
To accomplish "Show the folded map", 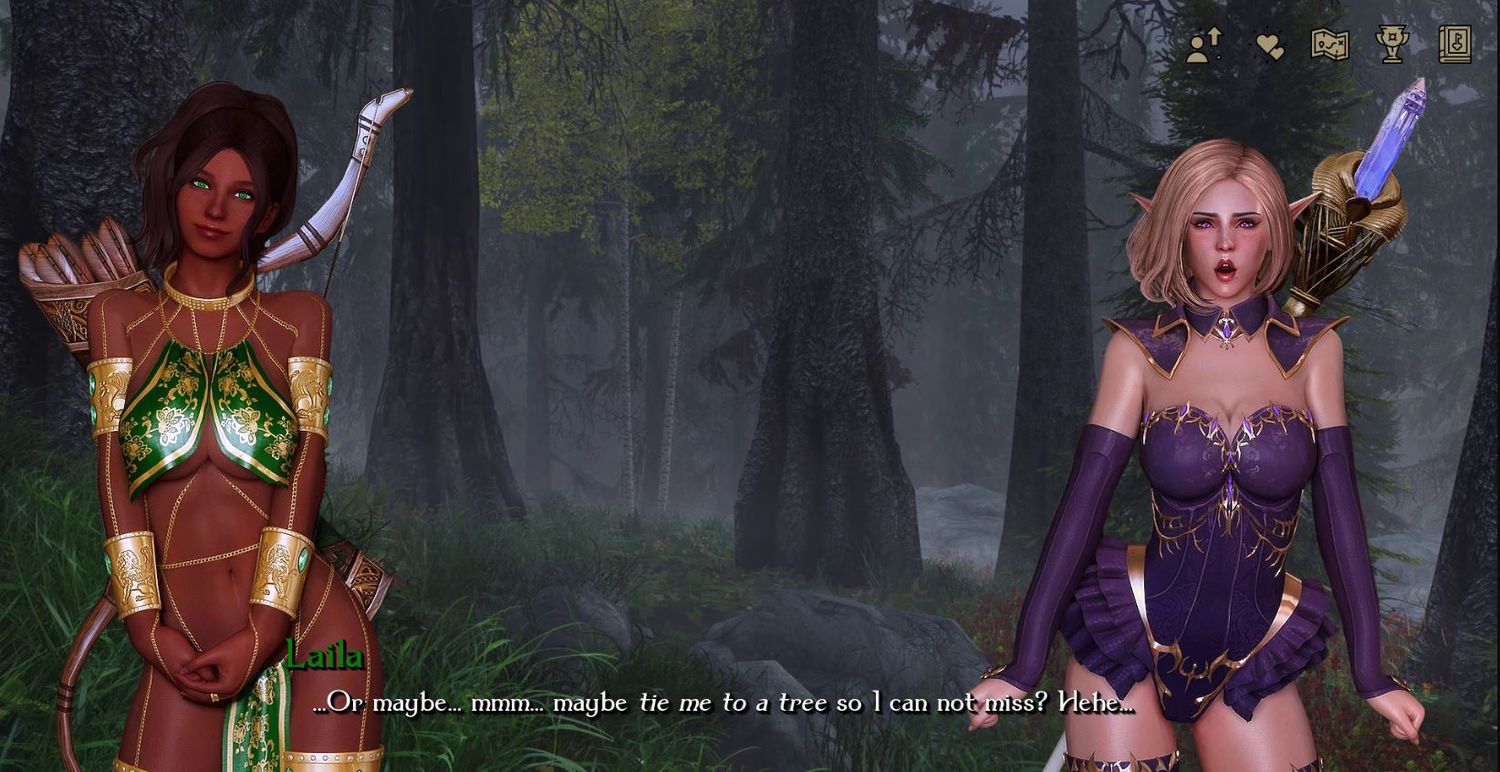I will tap(1330, 45).
